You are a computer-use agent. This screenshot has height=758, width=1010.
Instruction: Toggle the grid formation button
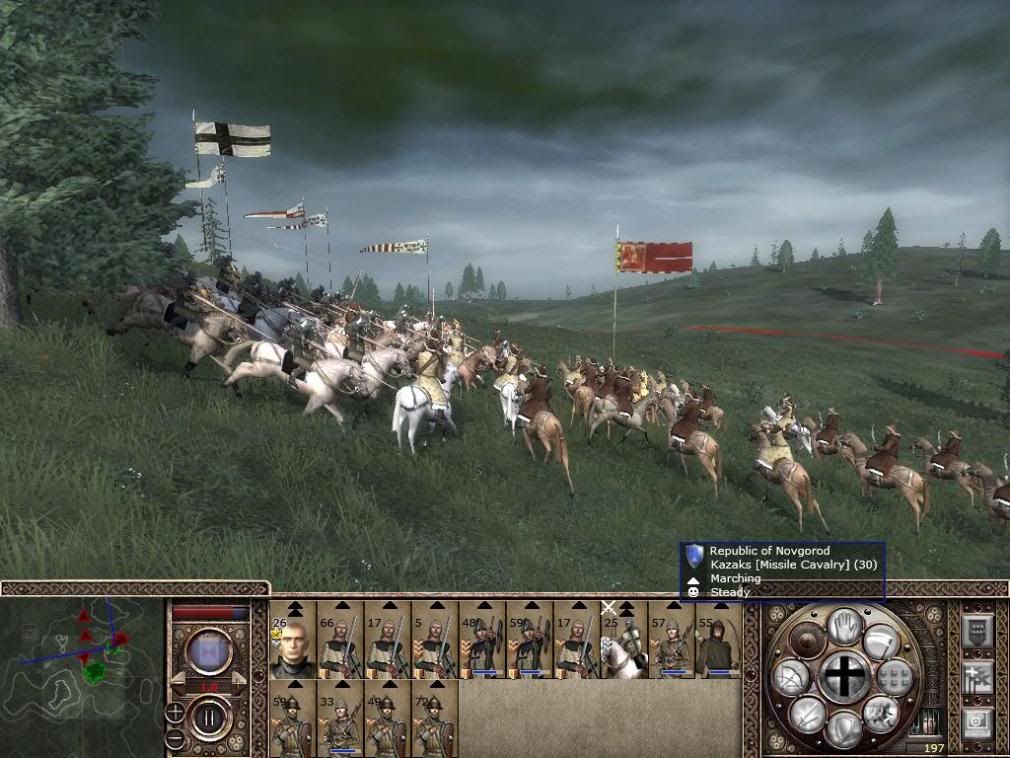[895, 677]
